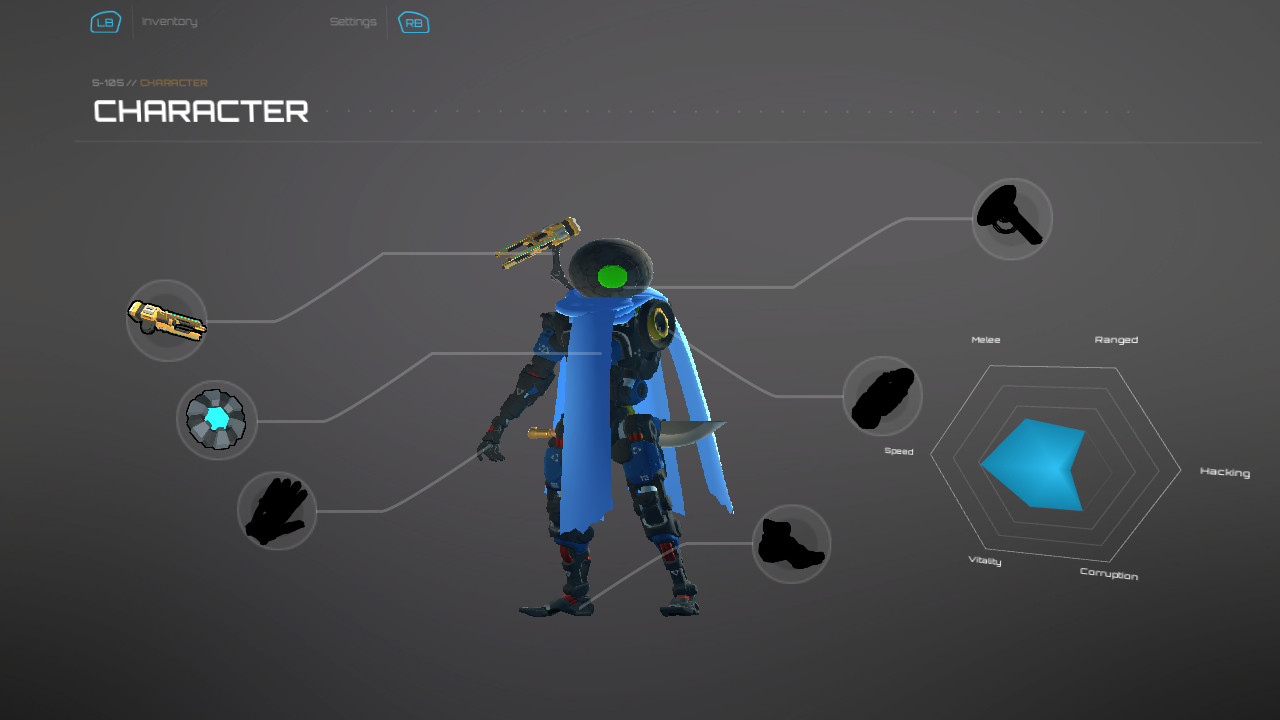Select the power core slot with cyan gem

[217, 420]
